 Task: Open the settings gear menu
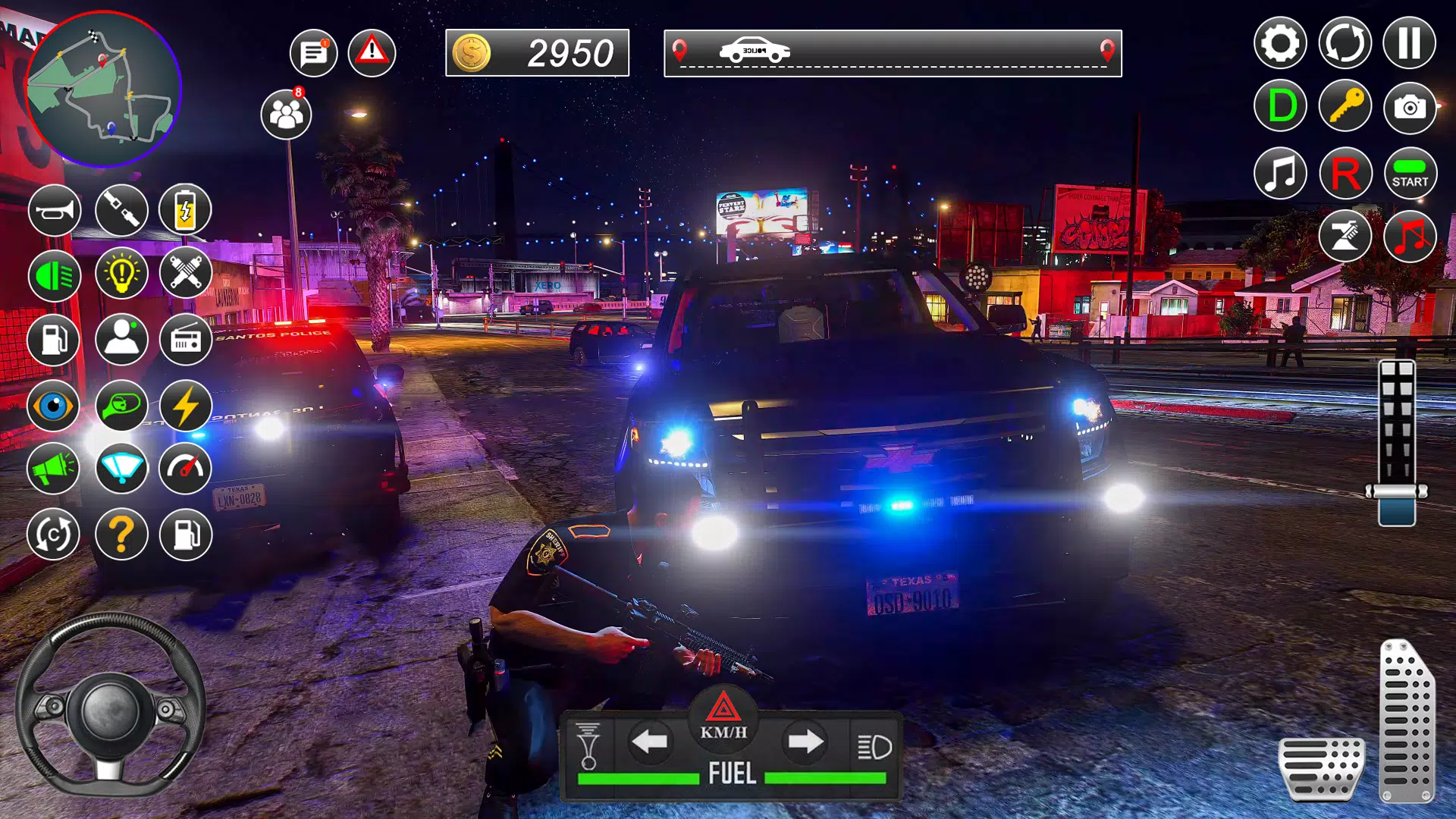pyautogui.click(x=1280, y=43)
